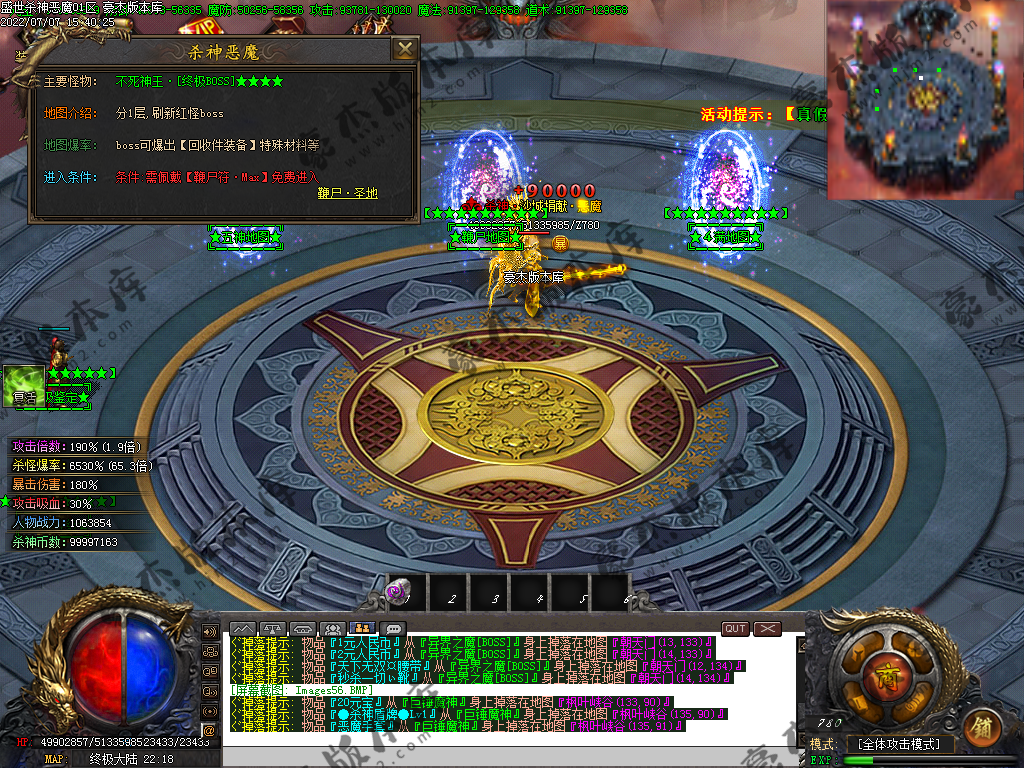The height and width of the screenshot is (768, 1024).
Task: Select the orange two-person chat tab
Action: coord(363,629)
